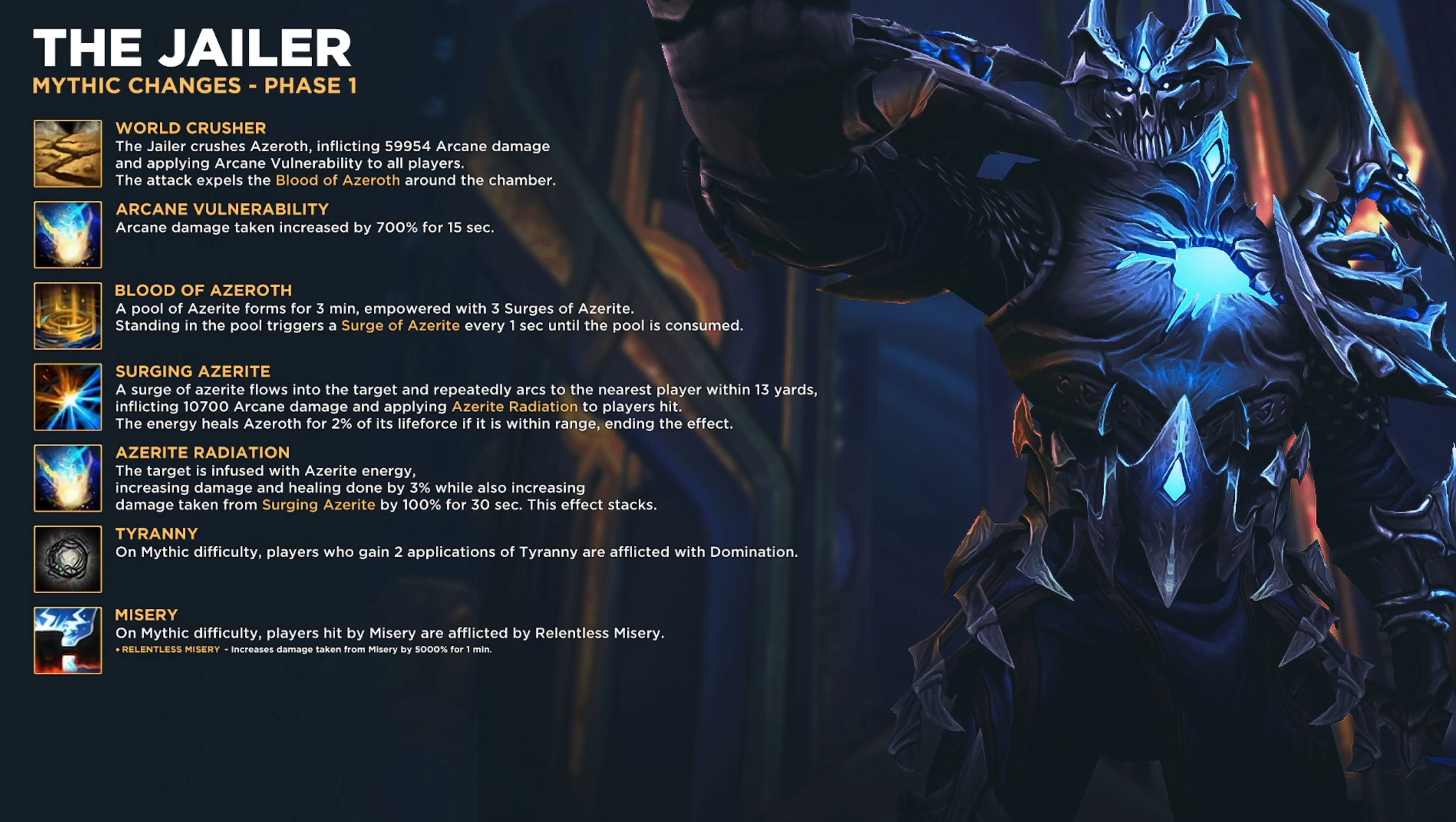Select the Arcane Vulnerability ability icon

click(x=68, y=234)
